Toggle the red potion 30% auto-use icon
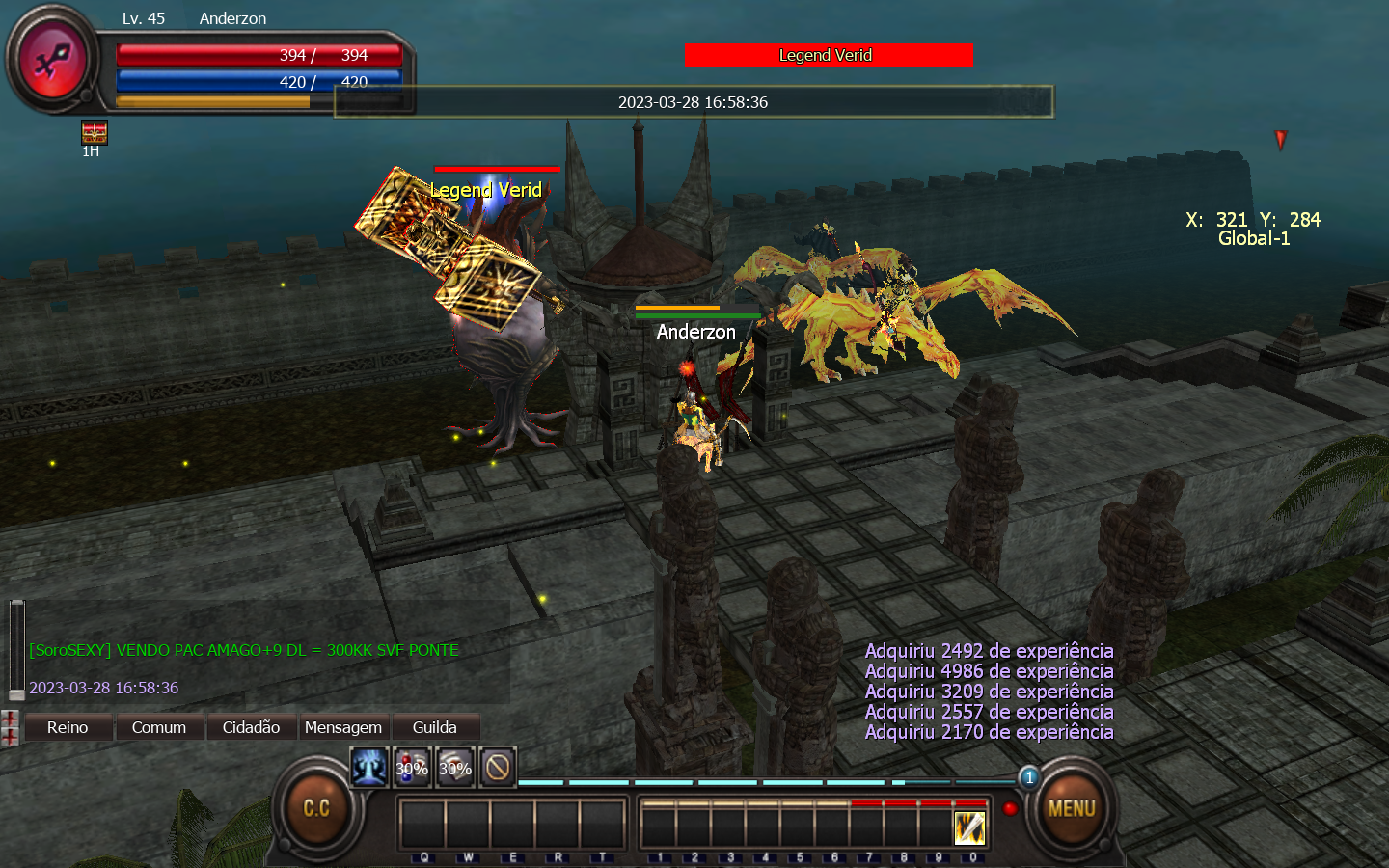 click(412, 768)
